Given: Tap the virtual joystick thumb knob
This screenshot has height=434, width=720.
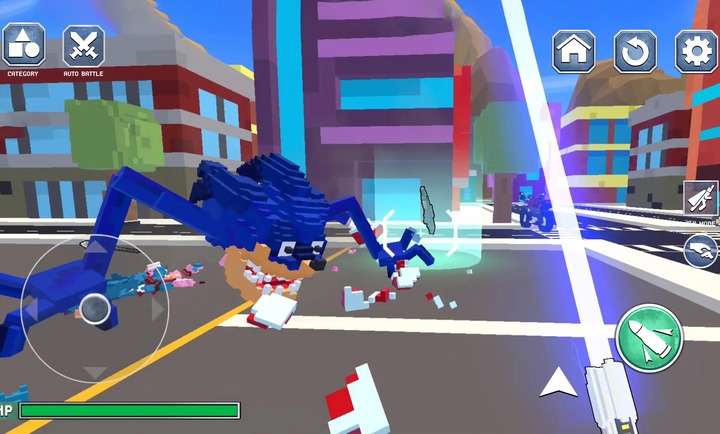Looking at the screenshot, I should point(95,309).
